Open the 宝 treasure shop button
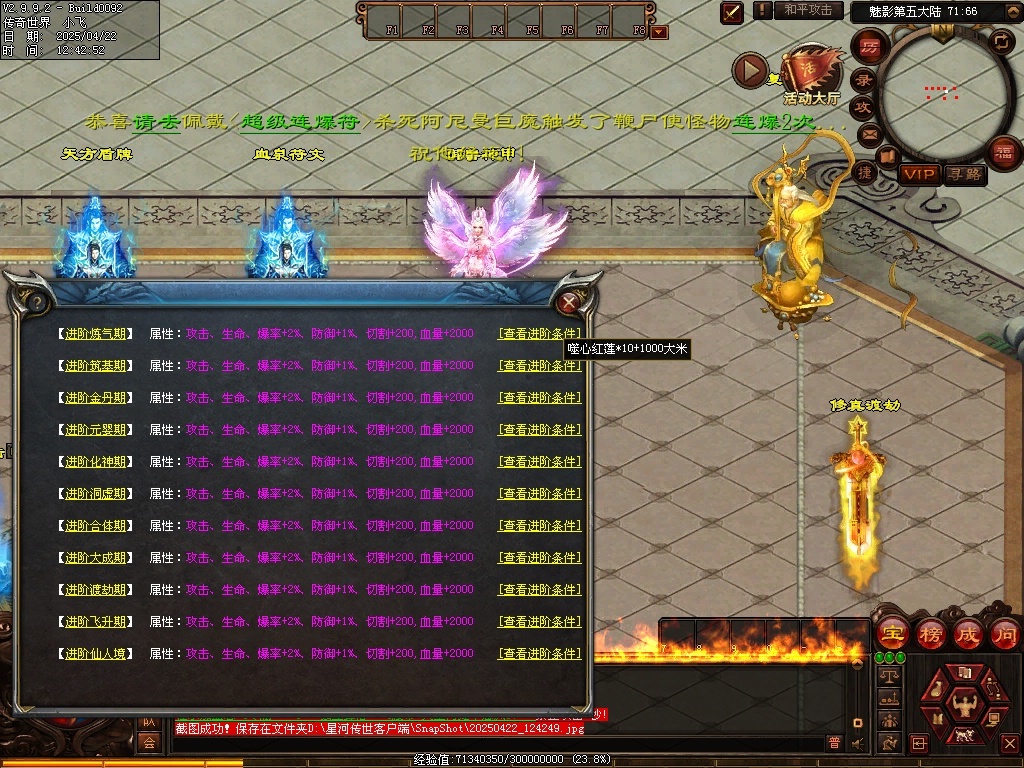The height and width of the screenshot is (768, 1024). pos(891,633)
